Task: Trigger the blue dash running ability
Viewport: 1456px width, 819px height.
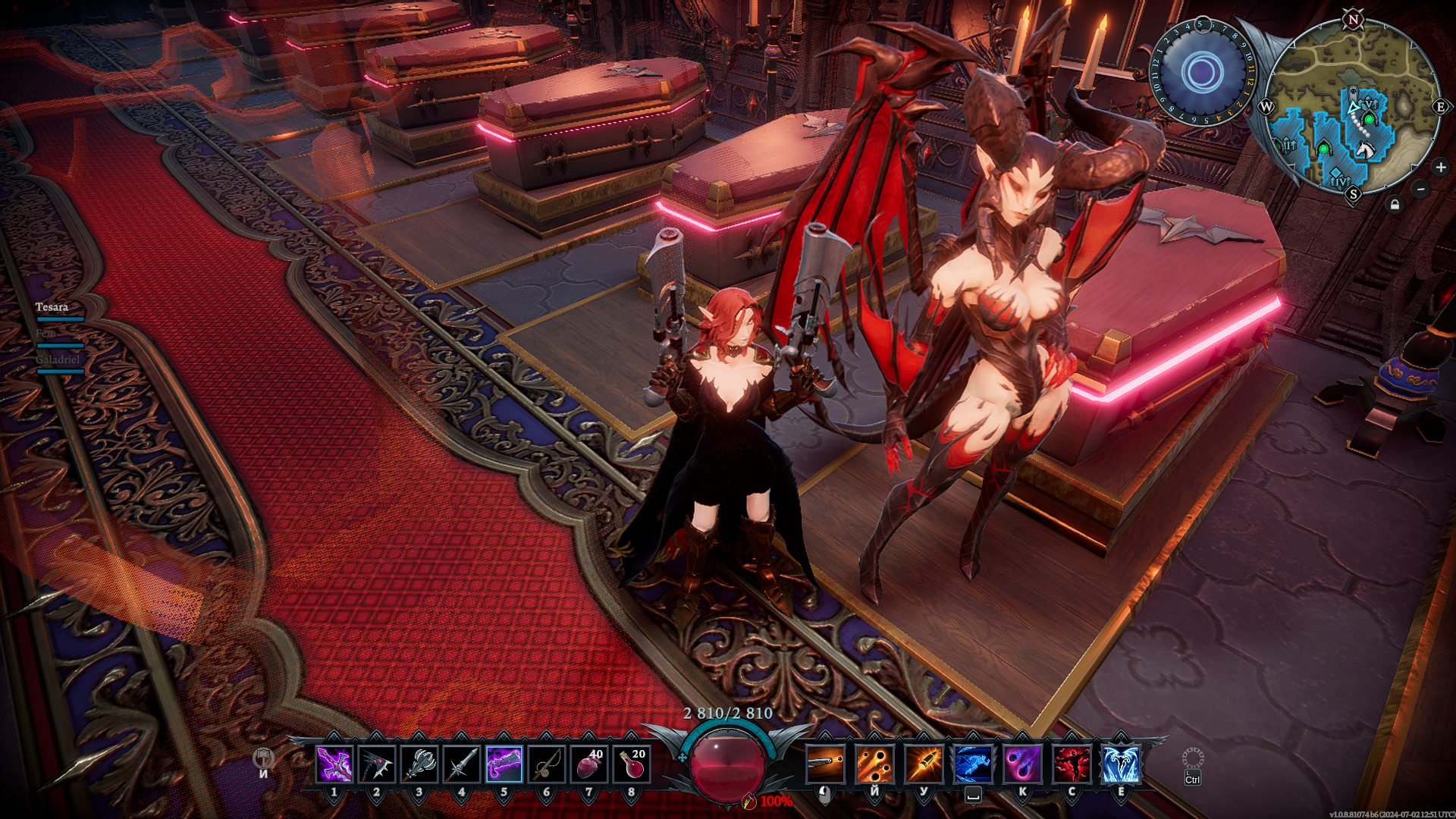Action: coord(973,764)
